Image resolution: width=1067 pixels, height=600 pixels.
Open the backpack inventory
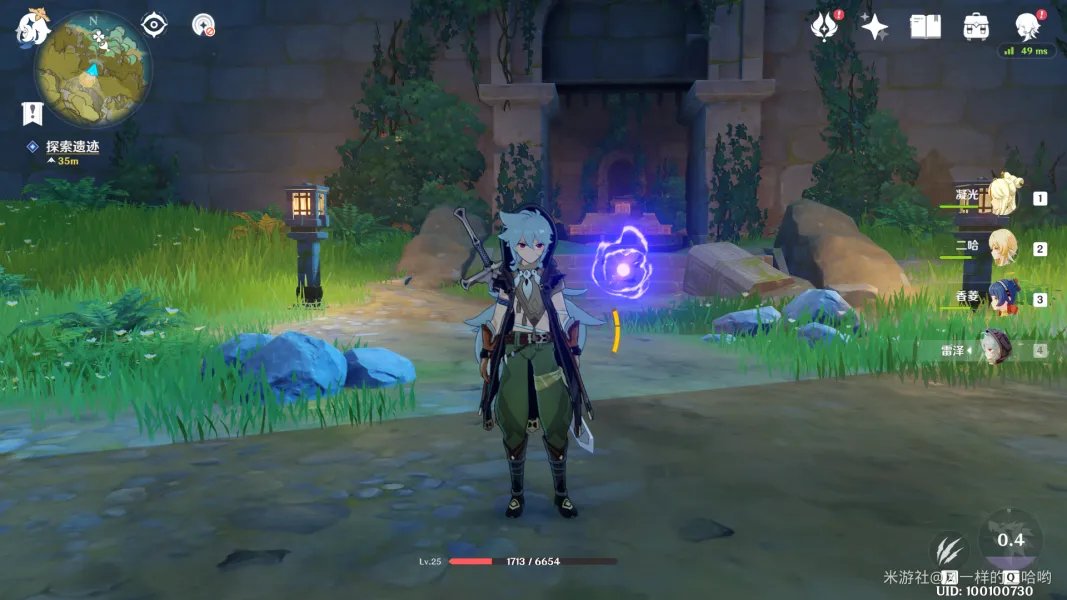pyautogui.click(x=976, y=26)
